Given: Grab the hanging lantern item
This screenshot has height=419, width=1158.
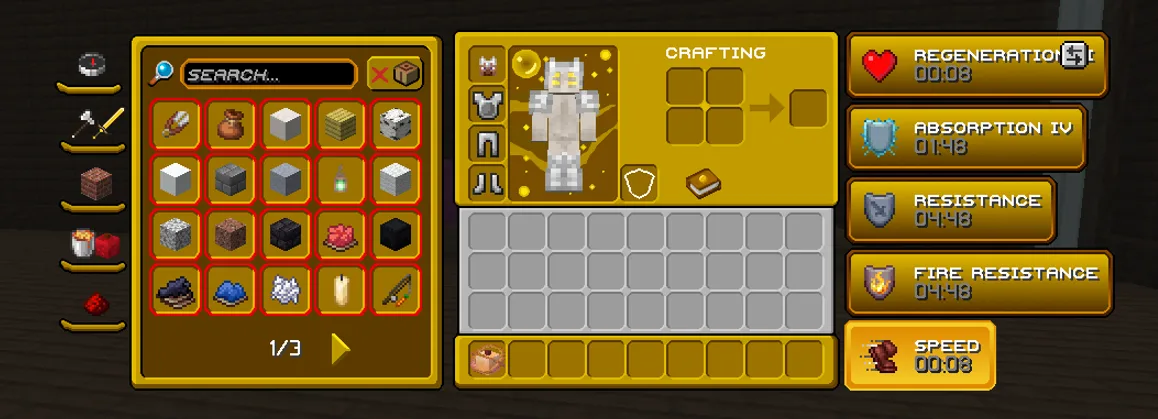Looking at the screenshot, I should 342,180.
